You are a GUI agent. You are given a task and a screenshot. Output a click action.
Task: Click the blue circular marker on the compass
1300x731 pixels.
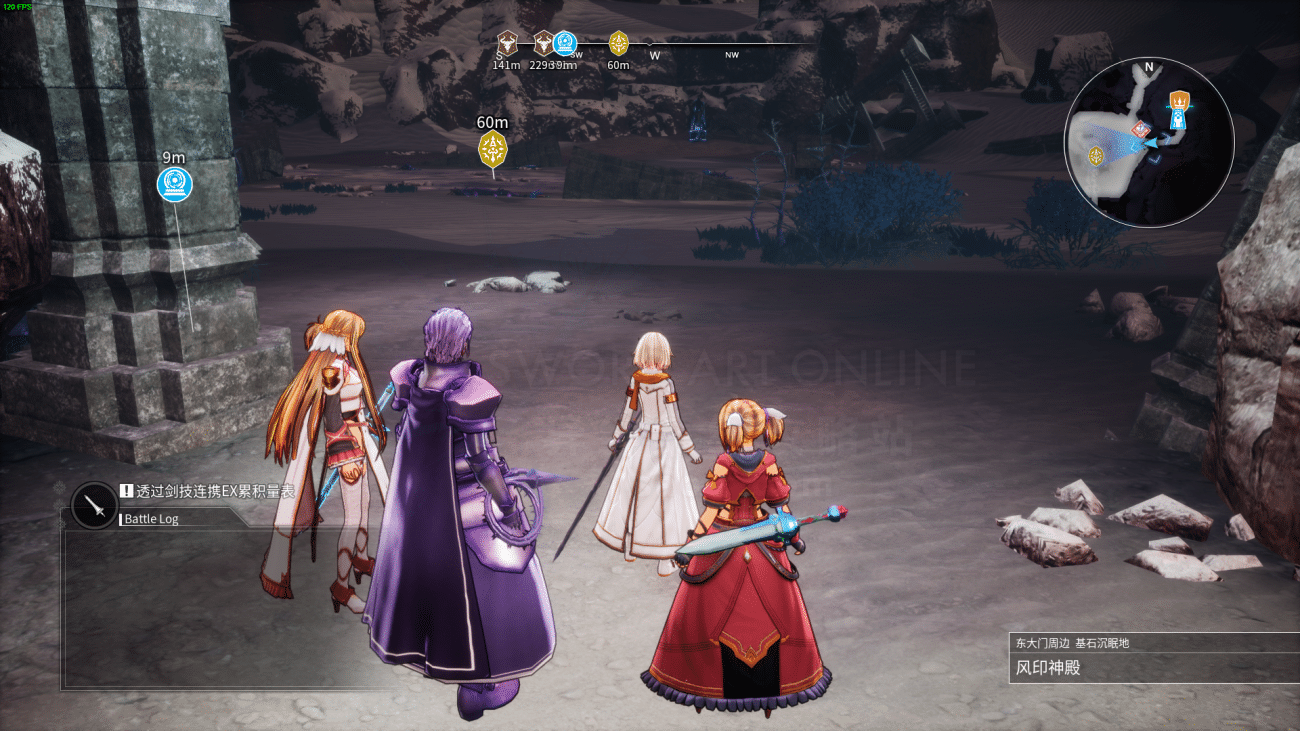pos(565,43)
